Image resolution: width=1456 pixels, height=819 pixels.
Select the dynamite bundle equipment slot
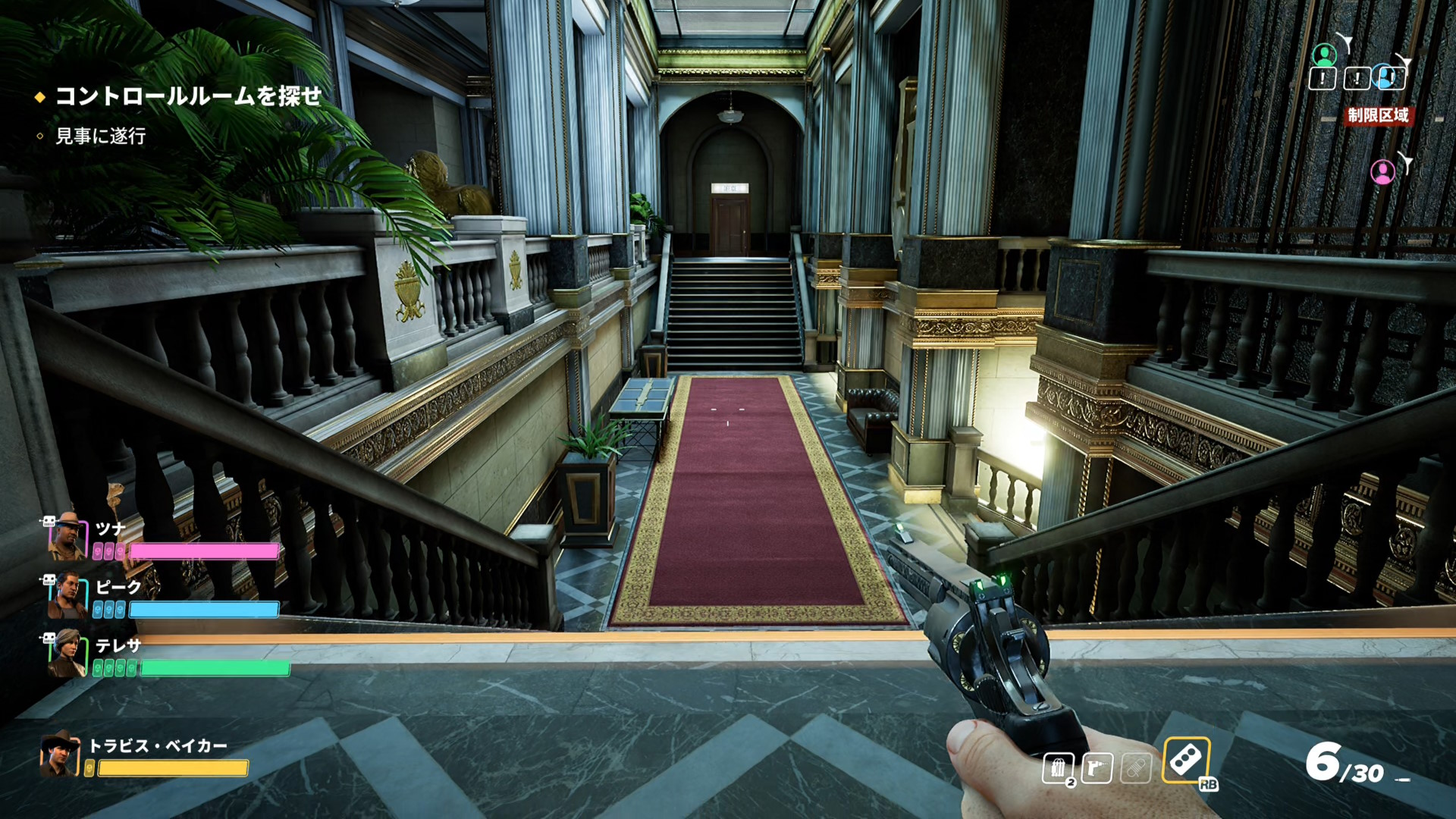pyautogui.click(x=1058, y=768)
